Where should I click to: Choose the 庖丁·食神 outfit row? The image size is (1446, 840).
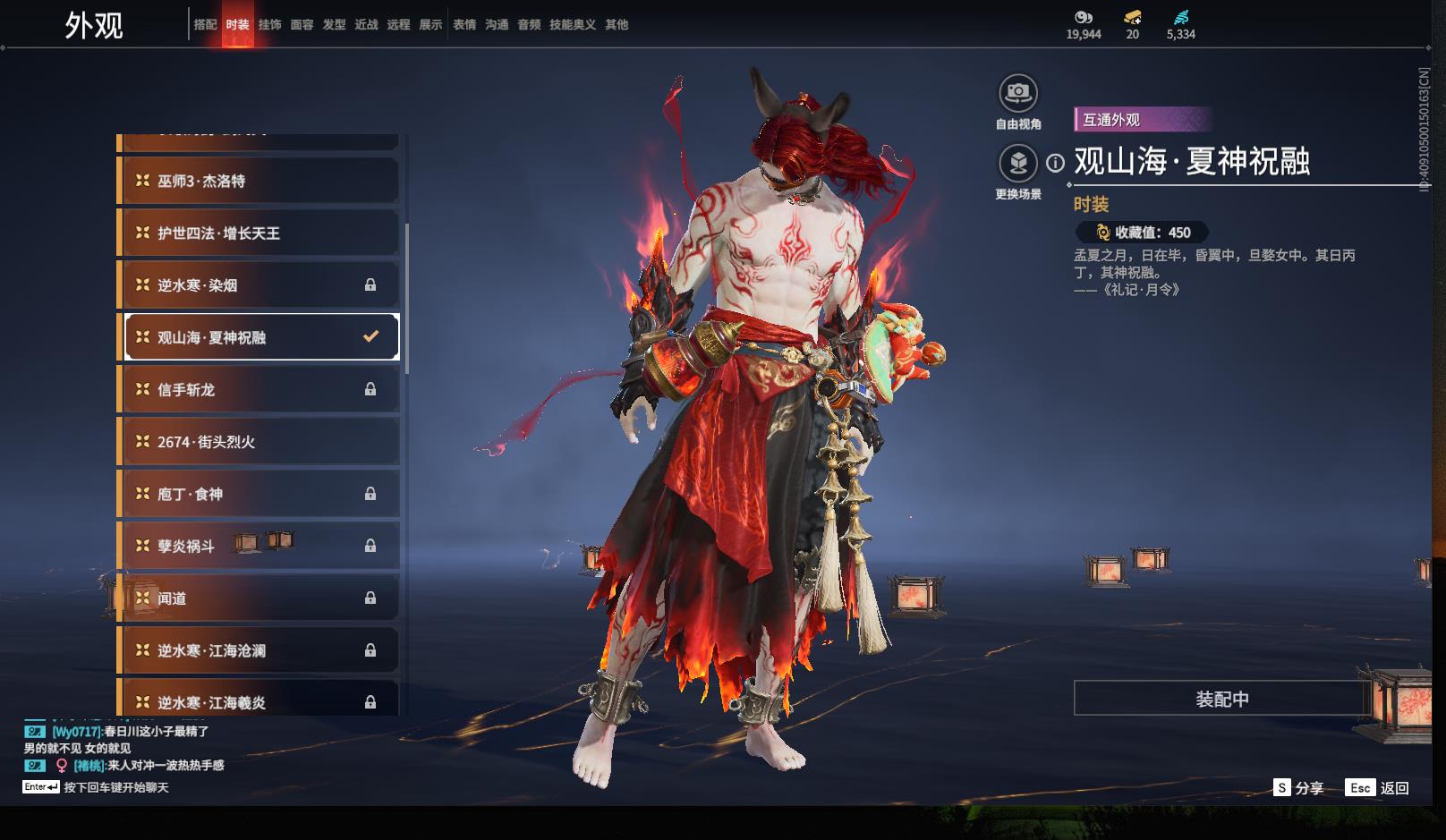pyautogui.click(x=259, y=494)
